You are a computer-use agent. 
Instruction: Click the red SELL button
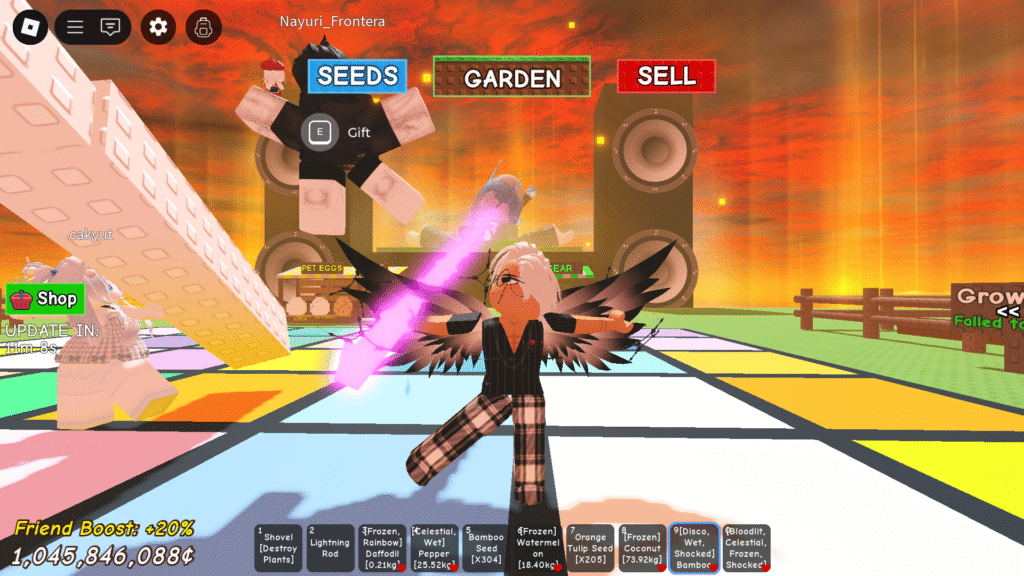tap(666, 76)
